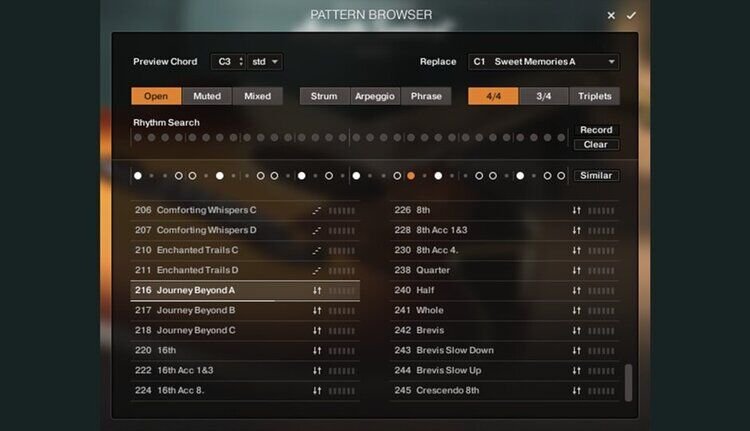The height and width of the screenshot is (431, 750).
Task: Close the Pattern Browser window
Action: [x=611, y=15]
